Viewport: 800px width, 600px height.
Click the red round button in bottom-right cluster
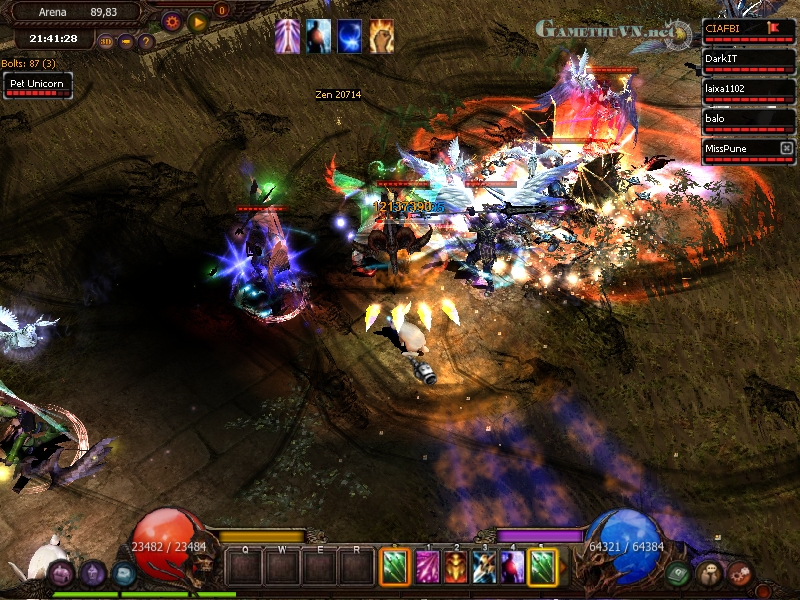pyautogui.click(x=740, y=574)
